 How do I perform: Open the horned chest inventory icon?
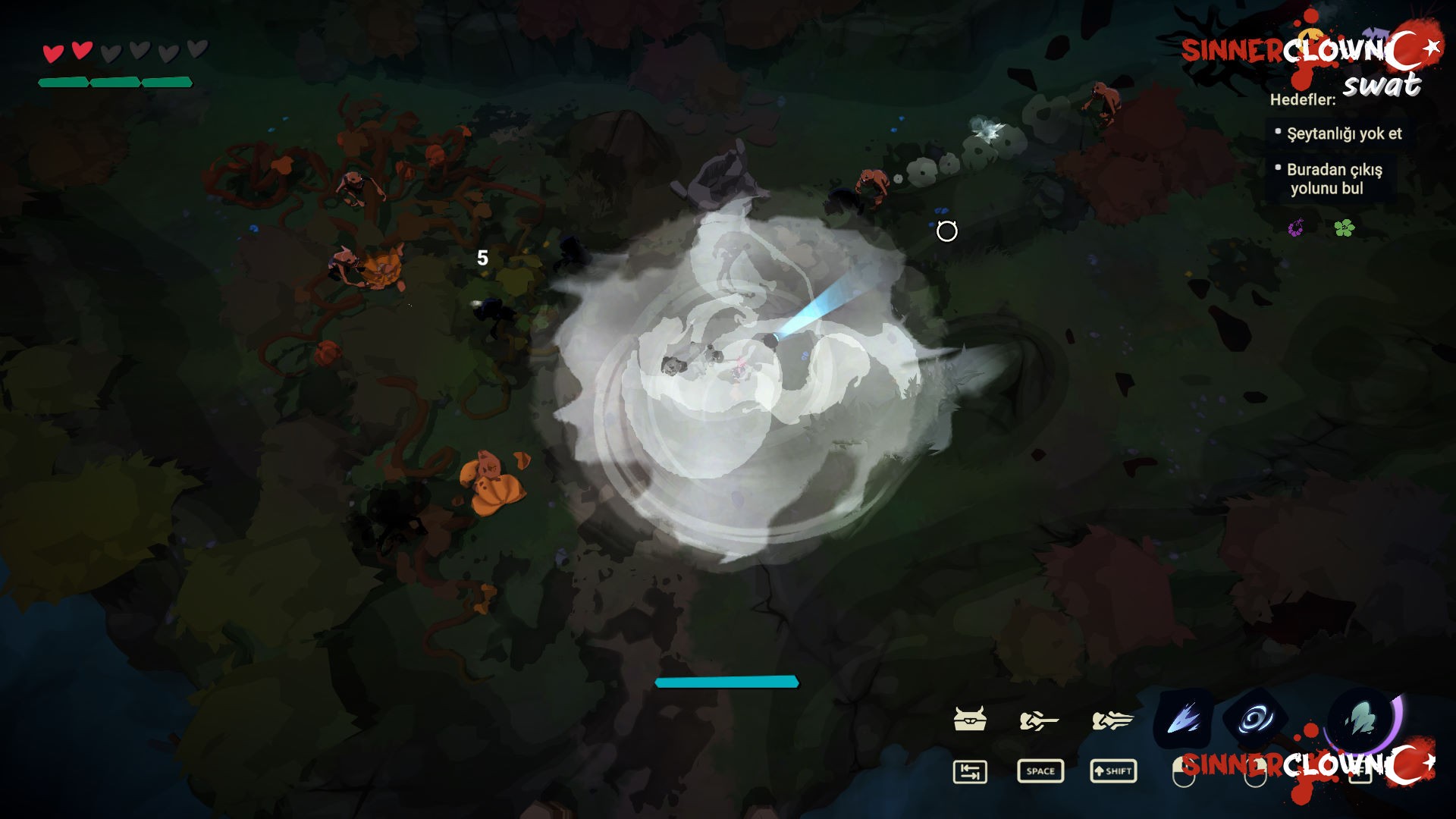(969, 719)
